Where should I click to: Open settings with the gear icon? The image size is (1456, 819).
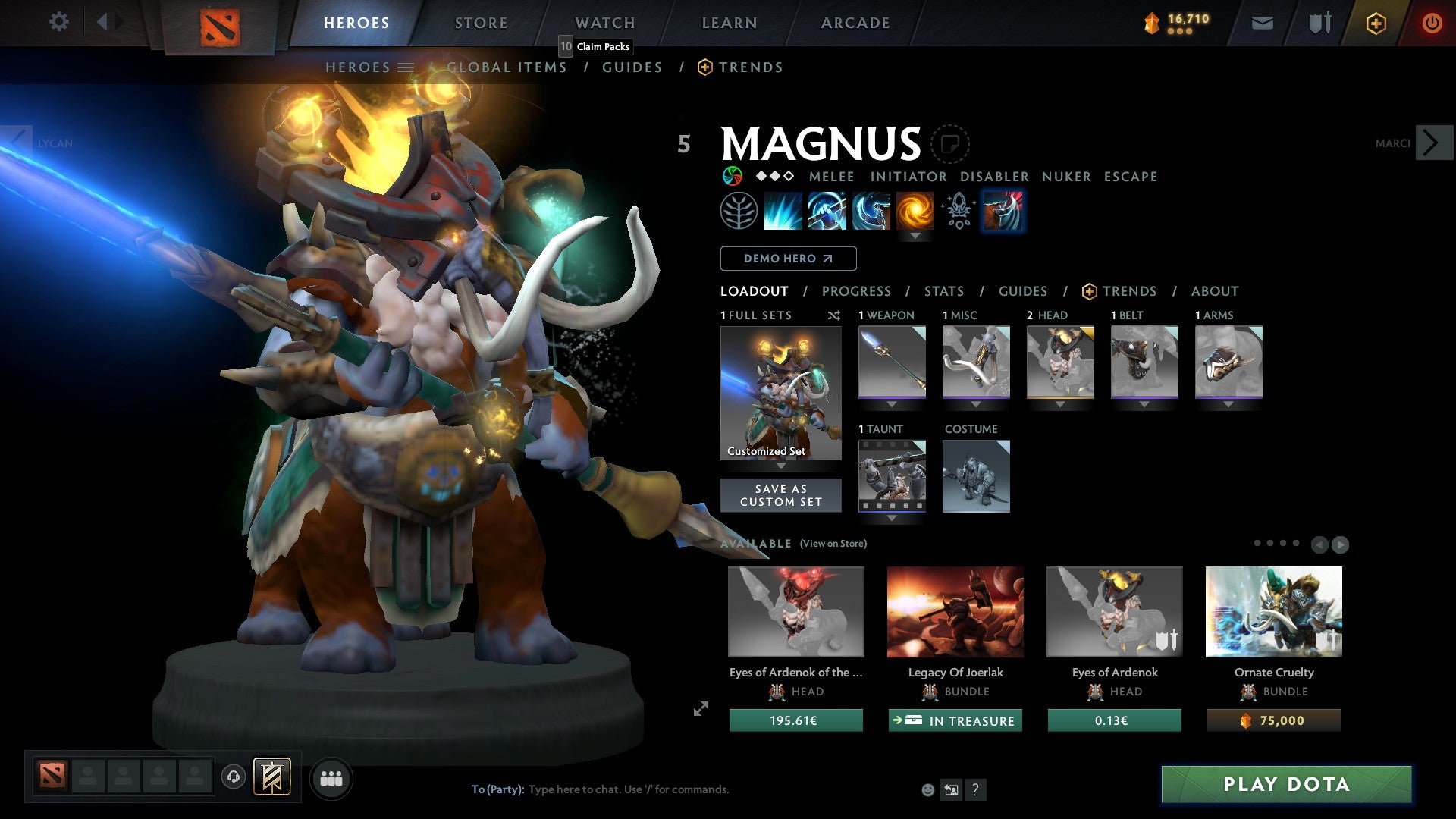tap(58, 22)
